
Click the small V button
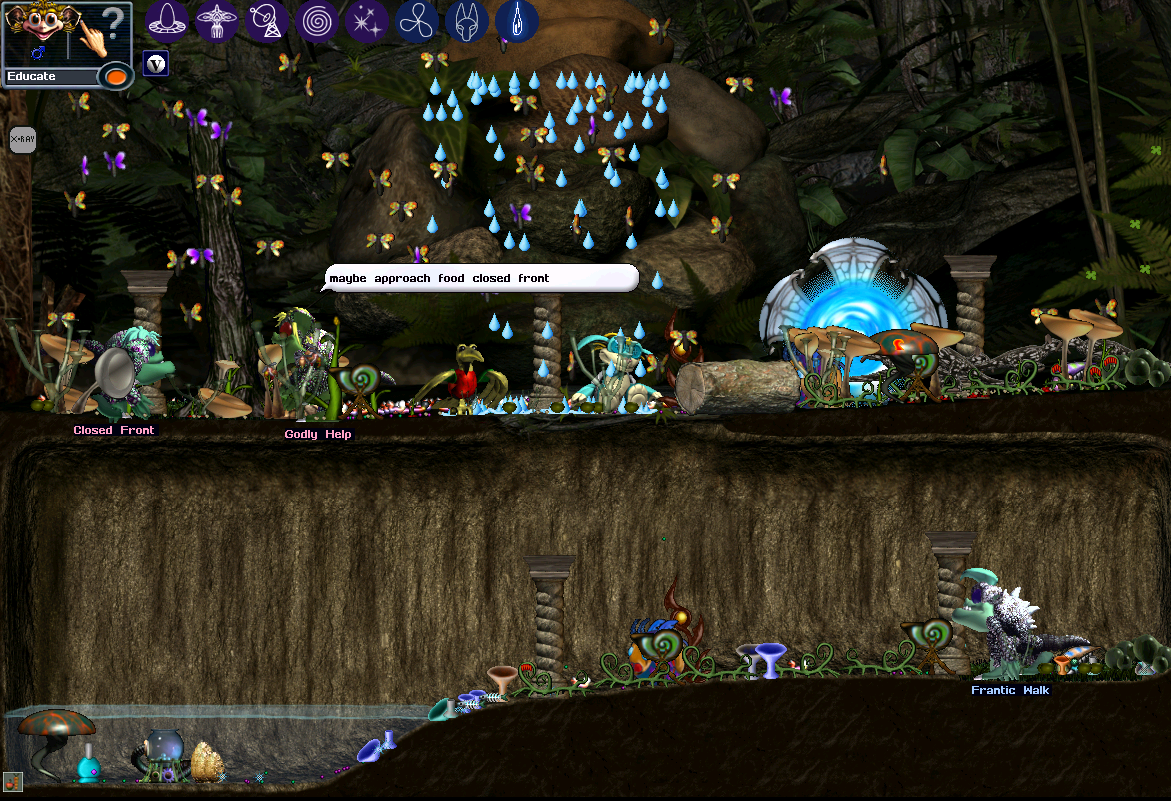155,64
